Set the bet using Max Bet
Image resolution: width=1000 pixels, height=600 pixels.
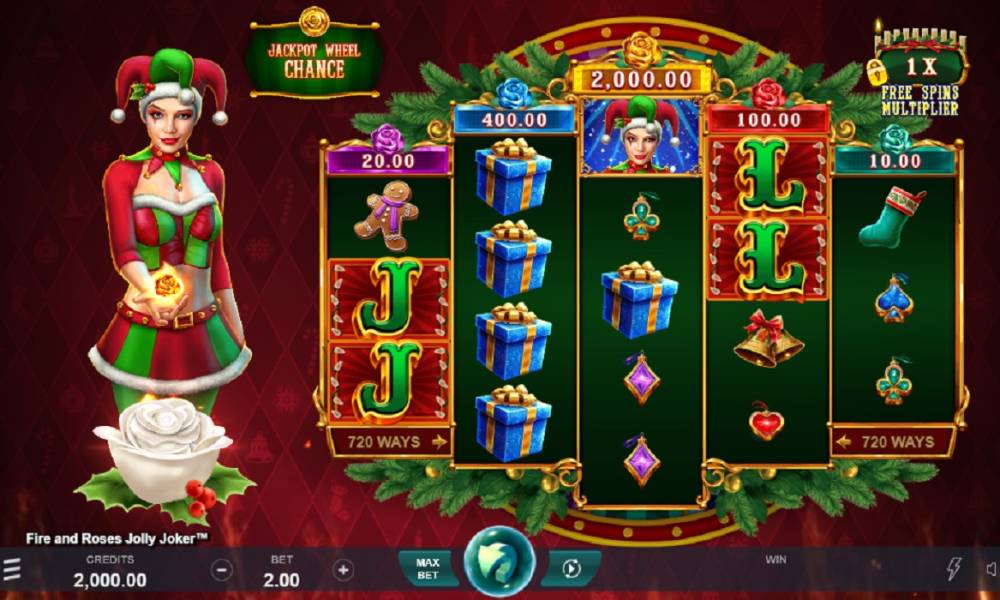[x=427, y=569]
